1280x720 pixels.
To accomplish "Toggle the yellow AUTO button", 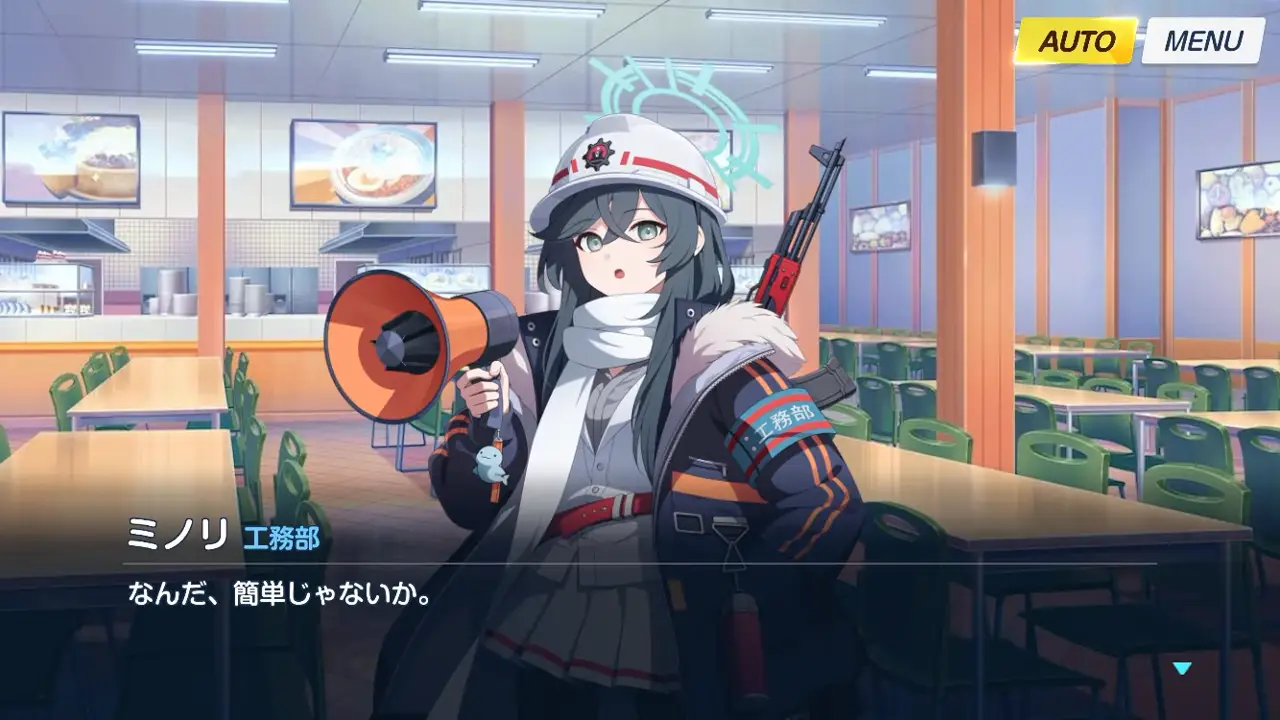I will tap(1076, 42).
